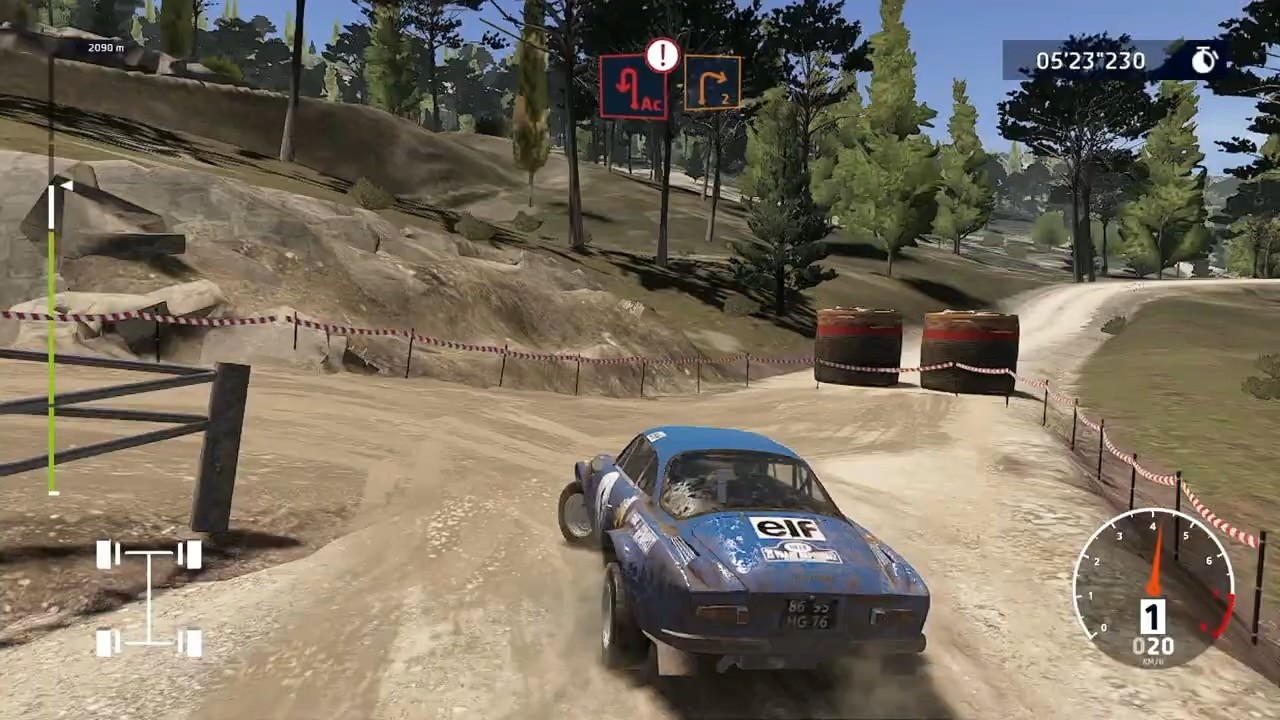Click the front-right tire on the damage diagram
Image resolution: width=1280 pixels, height=720 pixels.
(194, 554)
